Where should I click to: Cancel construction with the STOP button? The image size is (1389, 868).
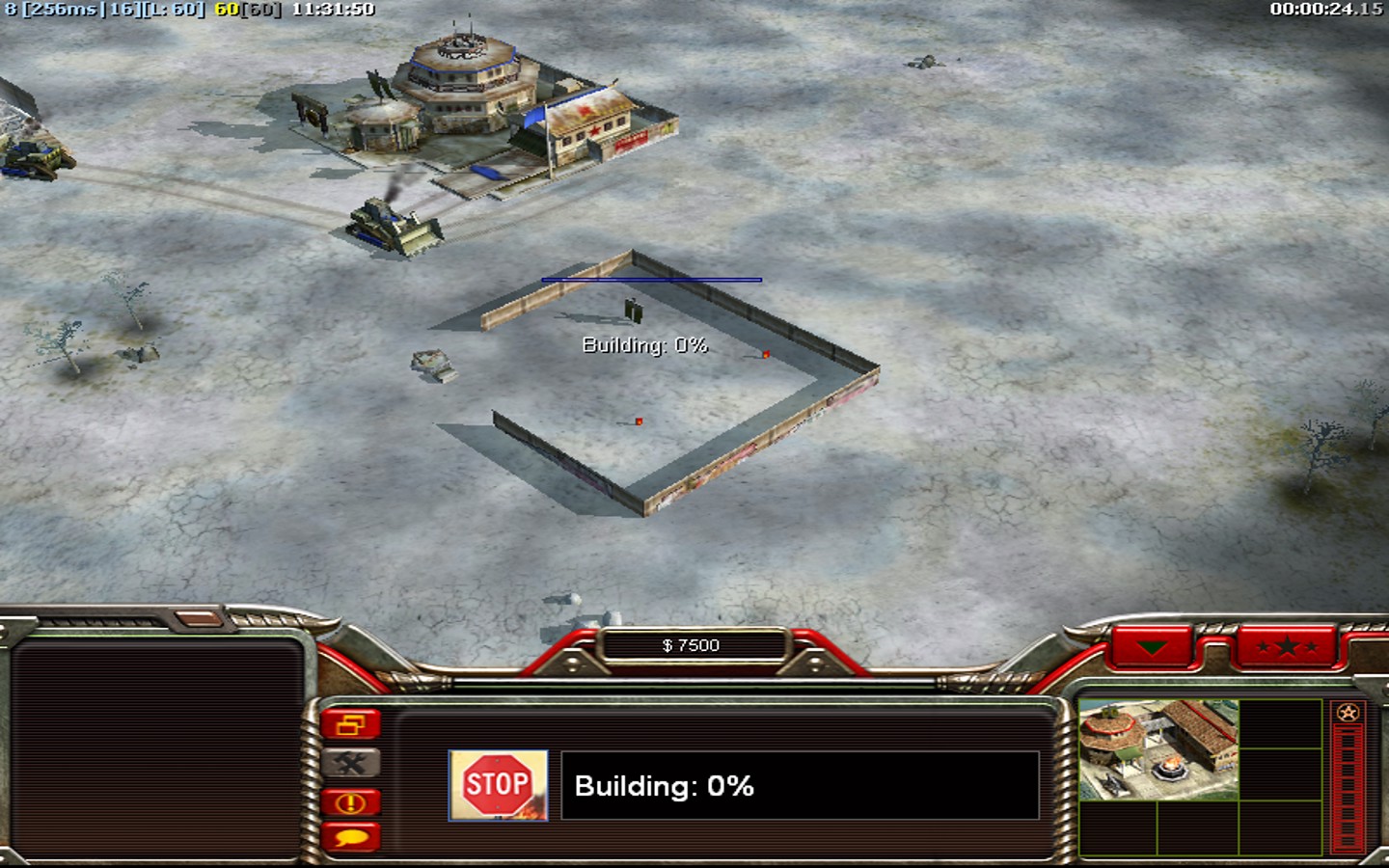[498, 785]
